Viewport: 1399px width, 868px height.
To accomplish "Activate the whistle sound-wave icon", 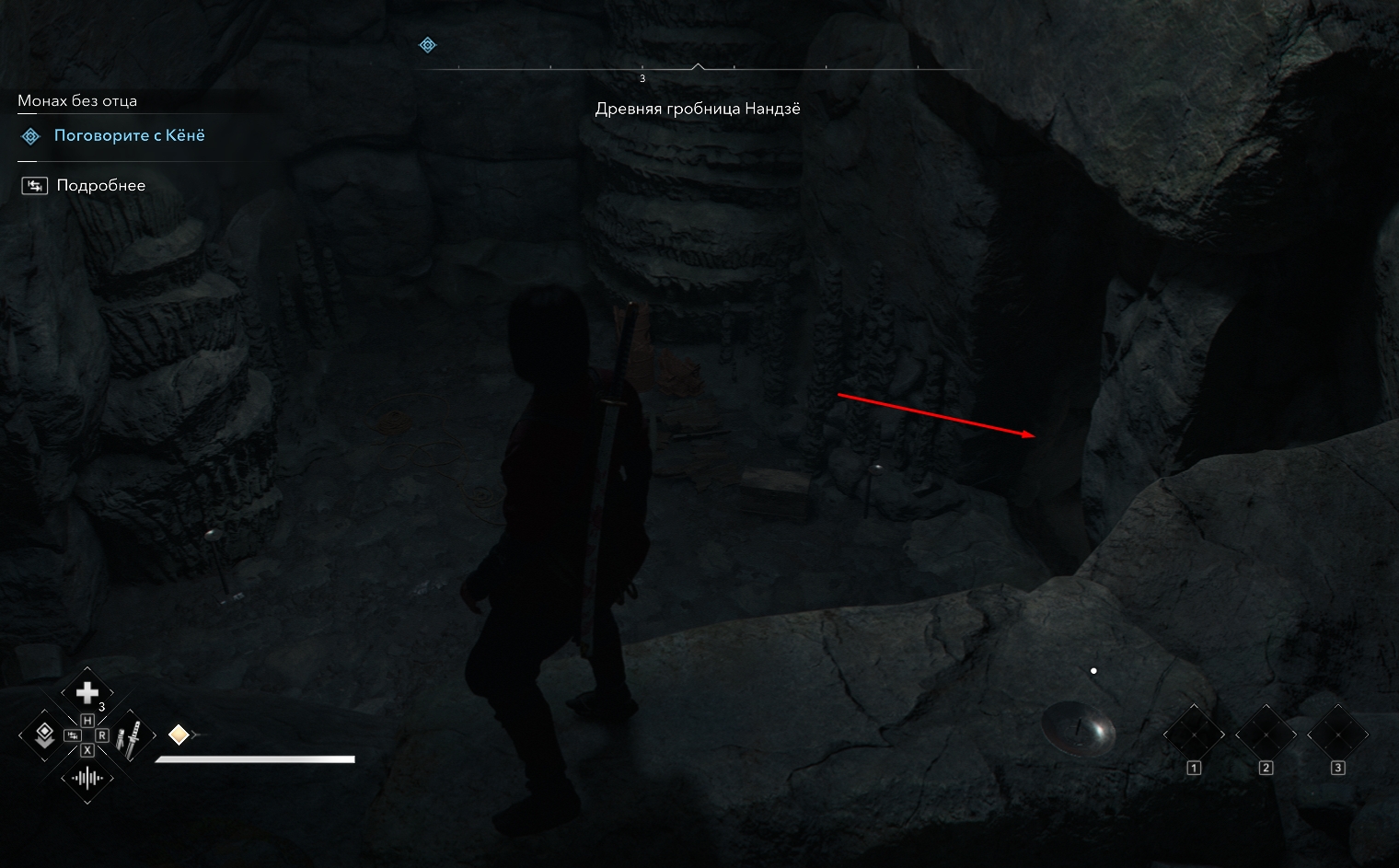I will tap(87, 779).
